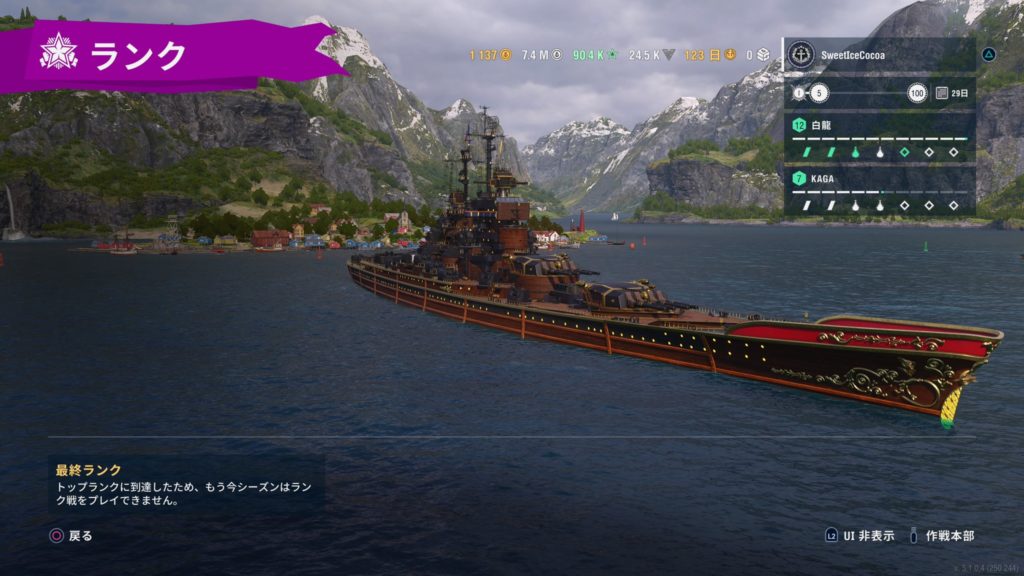Screen dimensions: 1024x576
Task: Open the crates icon in the currency bar
Action: pos(763,54)
